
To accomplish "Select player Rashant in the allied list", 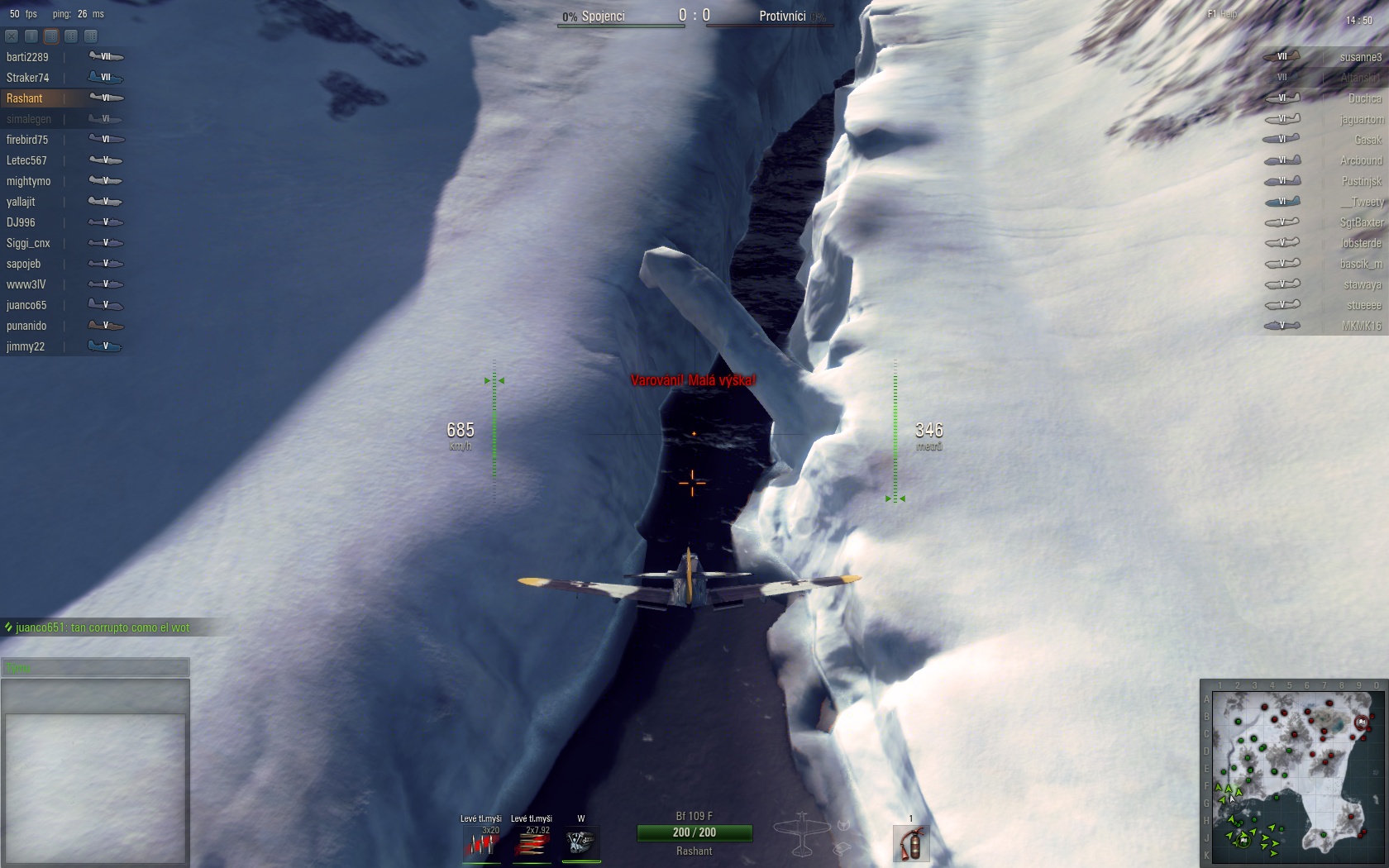I will pos(25,98).
